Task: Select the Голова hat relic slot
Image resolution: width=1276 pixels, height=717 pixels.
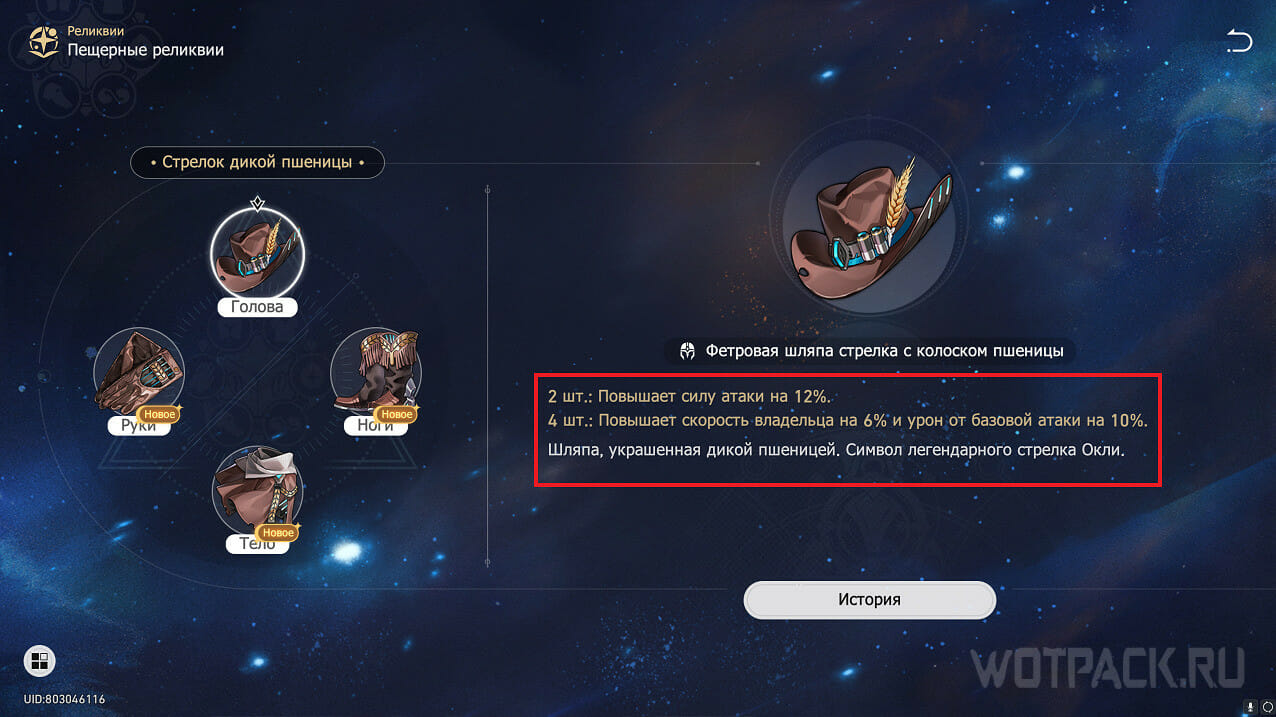Action: tap(257, 257)
